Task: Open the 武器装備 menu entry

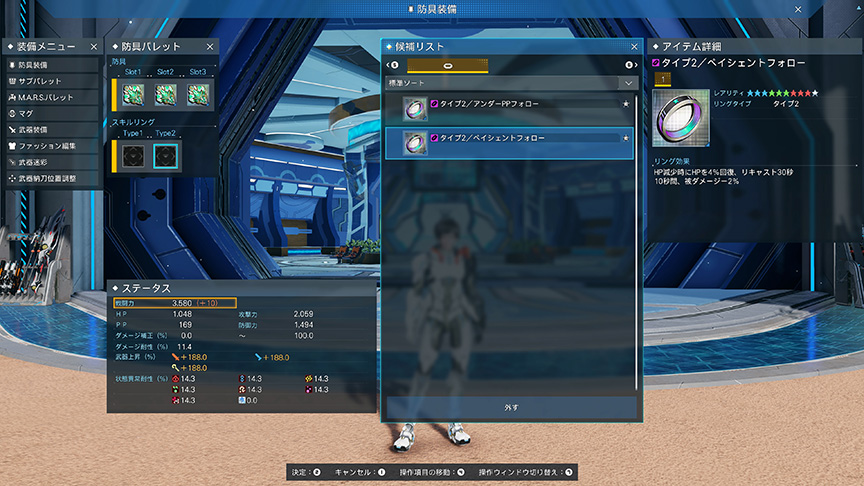Action: 52,129
